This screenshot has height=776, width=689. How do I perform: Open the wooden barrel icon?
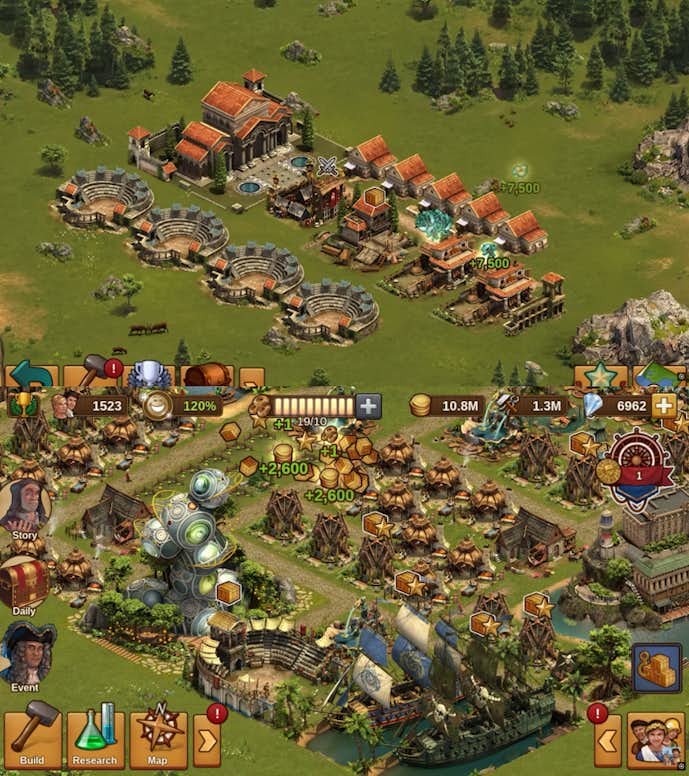click(207, 376)
